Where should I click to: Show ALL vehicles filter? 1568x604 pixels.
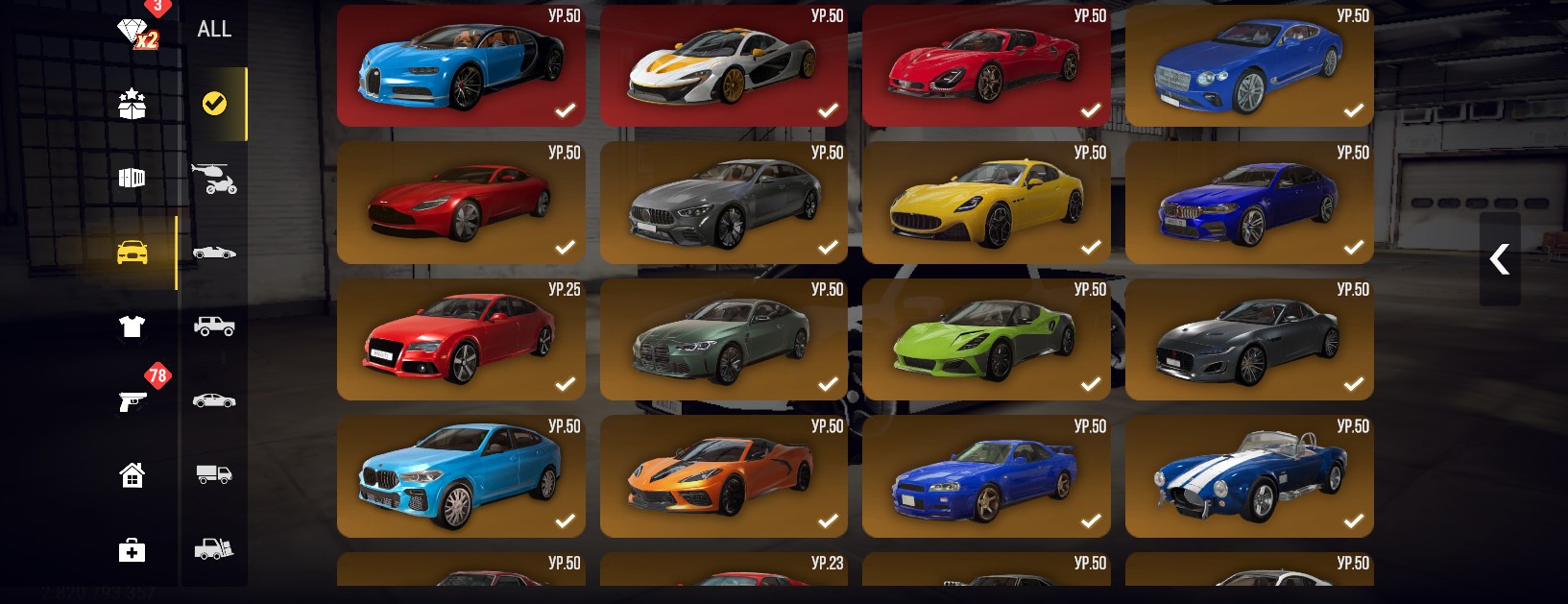pyautogui.click(x=214, y=30)
